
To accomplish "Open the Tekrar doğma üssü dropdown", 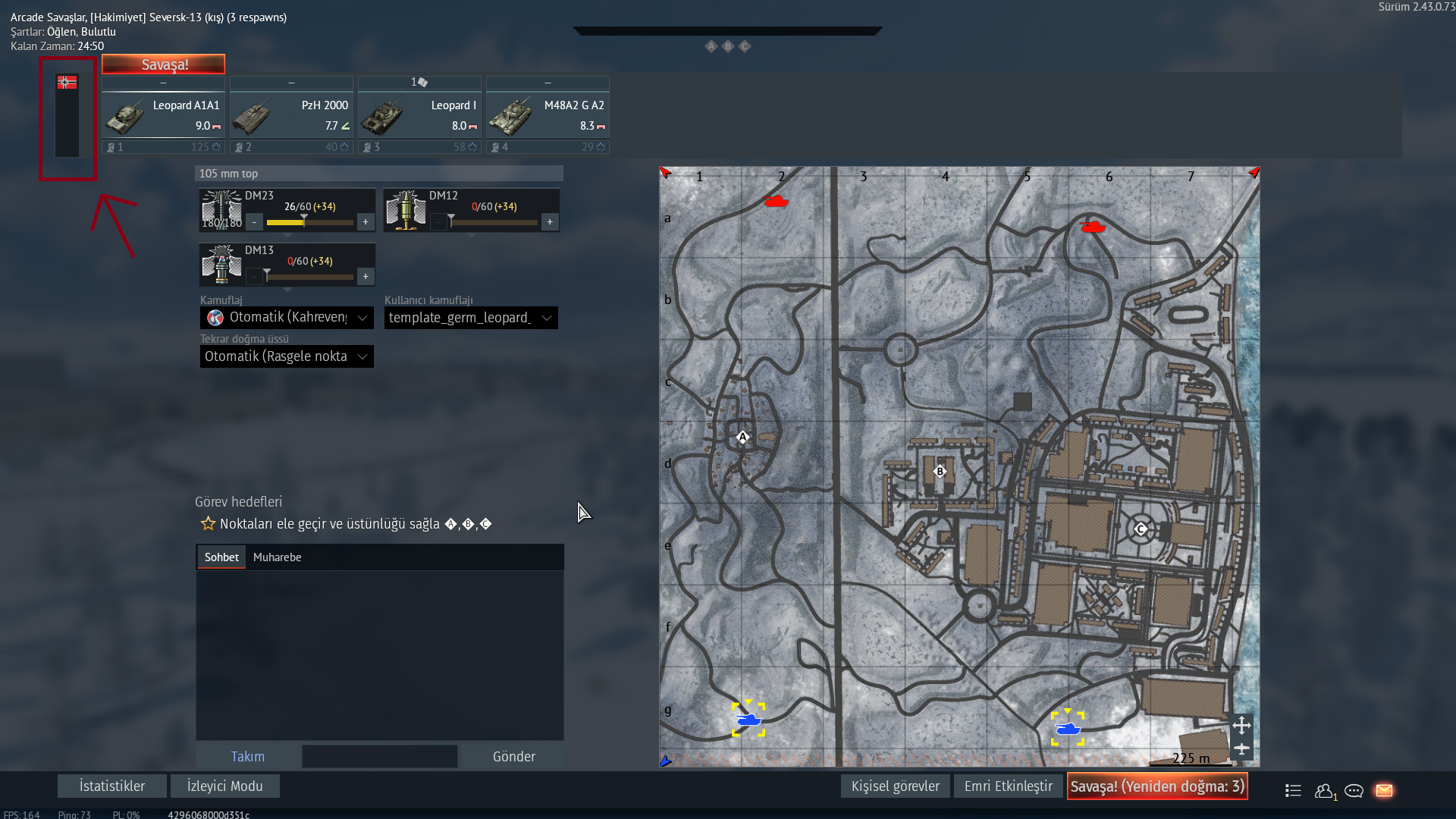I will tap(287, 356).
